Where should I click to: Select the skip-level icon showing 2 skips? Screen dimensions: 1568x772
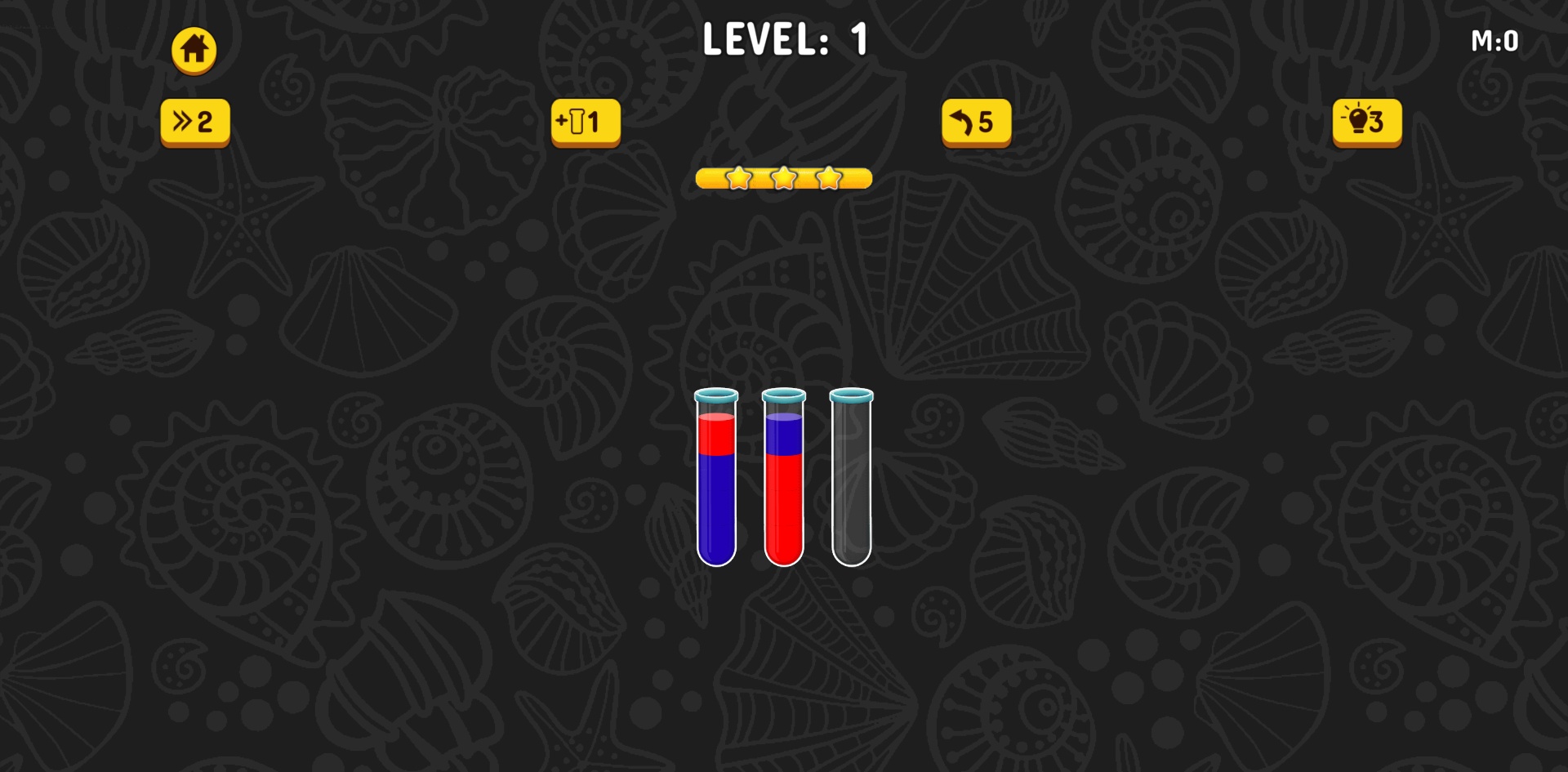pos(194,121)
